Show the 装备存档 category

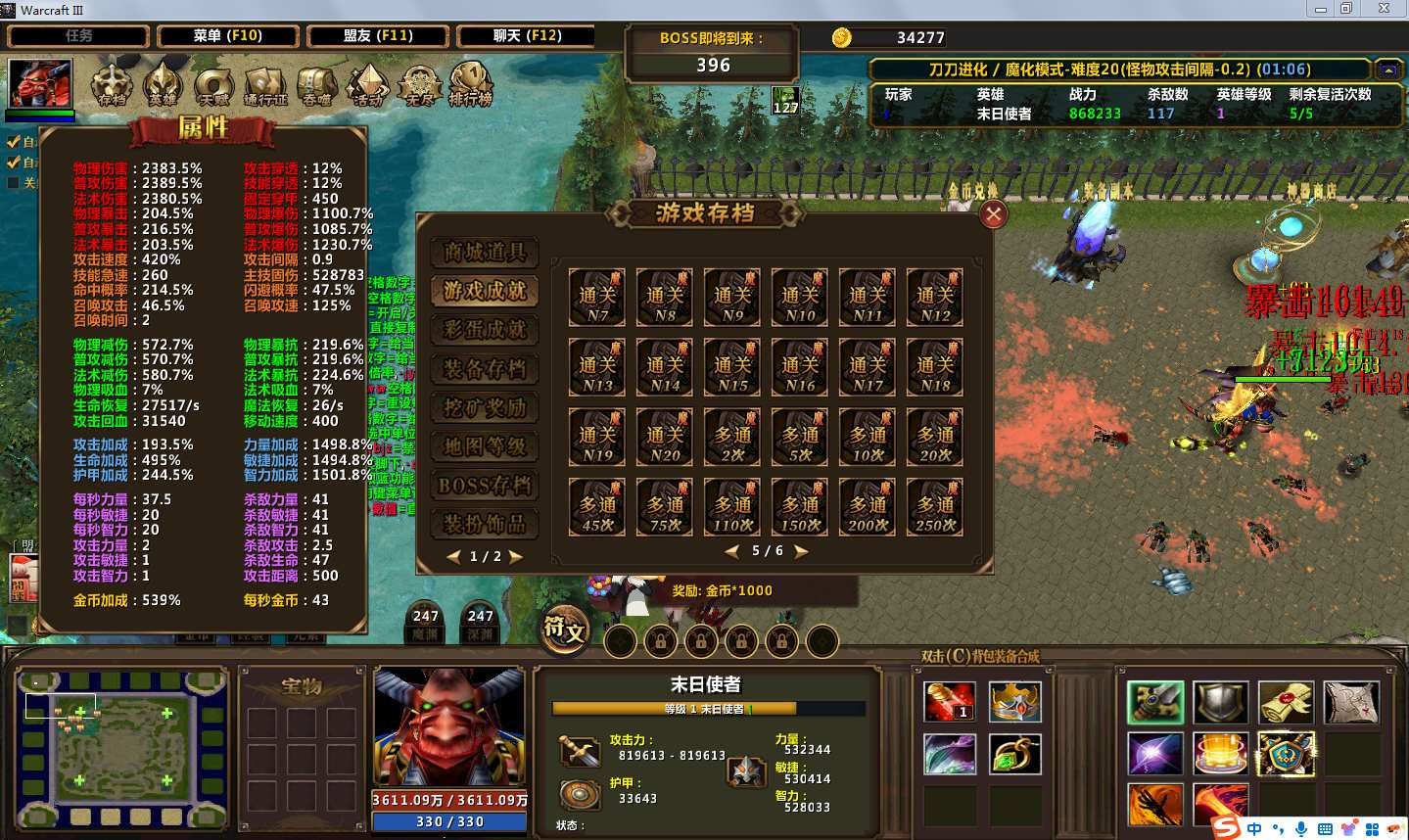click(x=485, y=369)
